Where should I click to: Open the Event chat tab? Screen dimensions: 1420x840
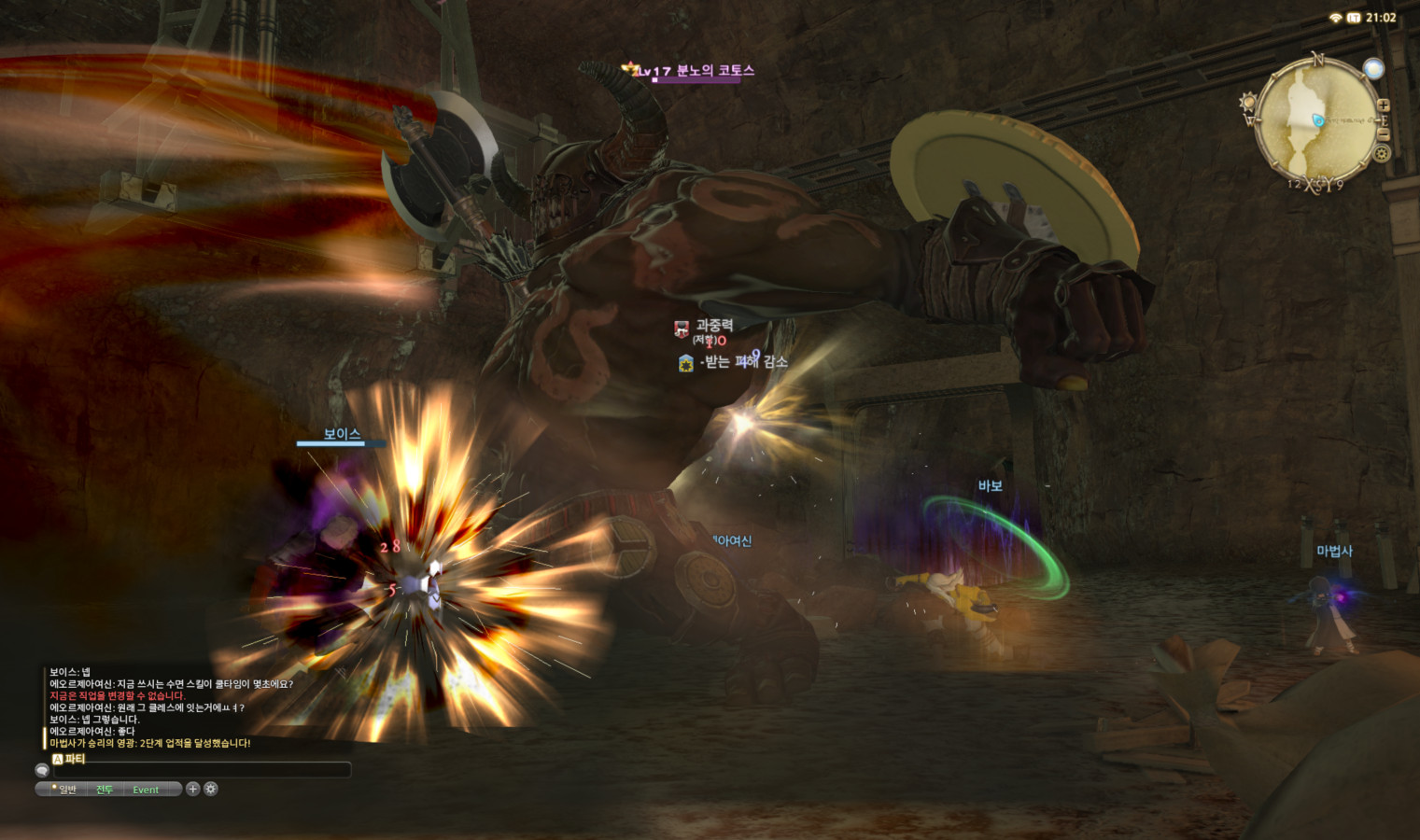(x=146, y=790)
